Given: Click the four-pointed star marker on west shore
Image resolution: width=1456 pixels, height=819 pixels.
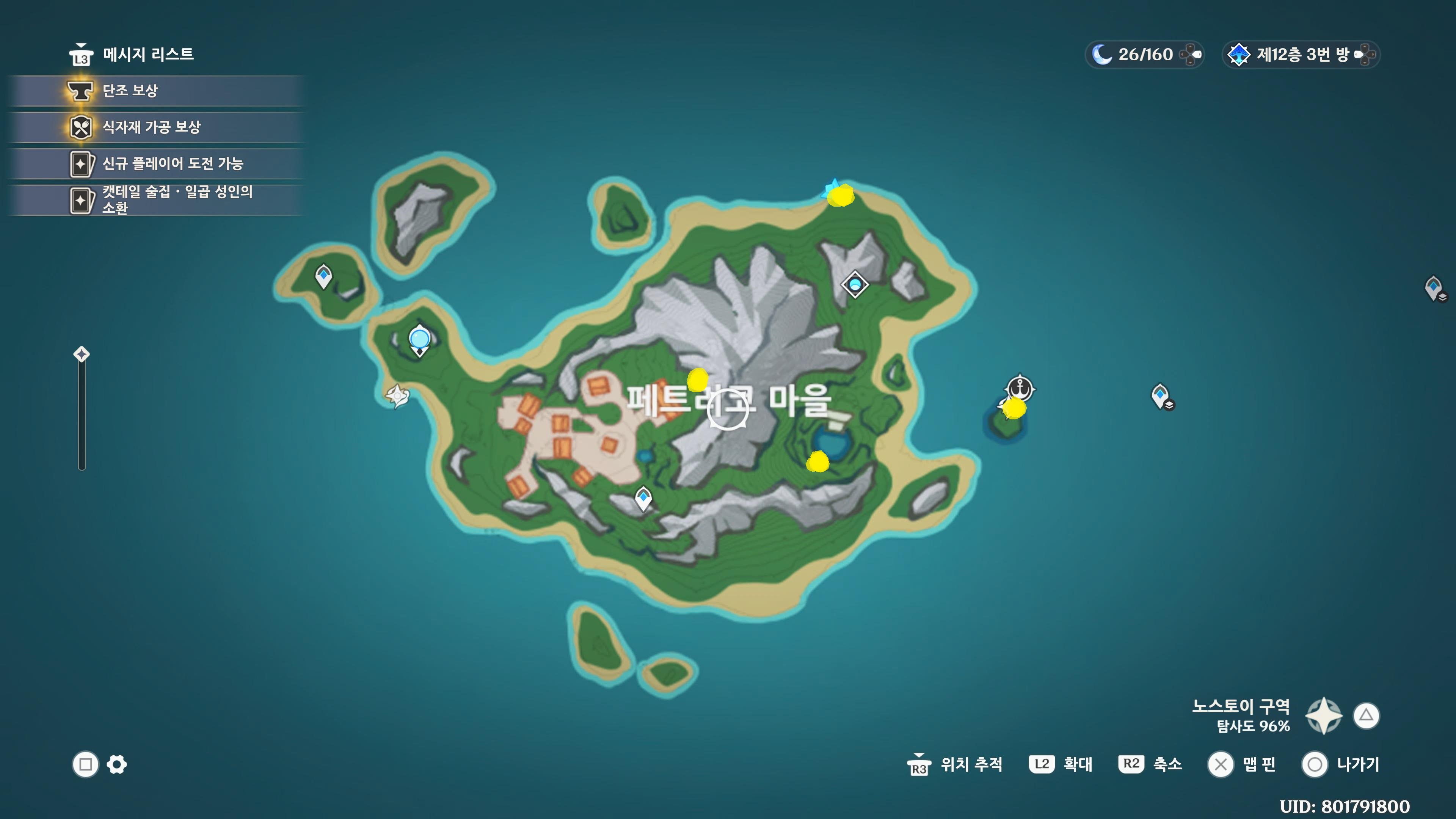Looking at the screenshot, I should pyautogui.click(x=397, y=395).
